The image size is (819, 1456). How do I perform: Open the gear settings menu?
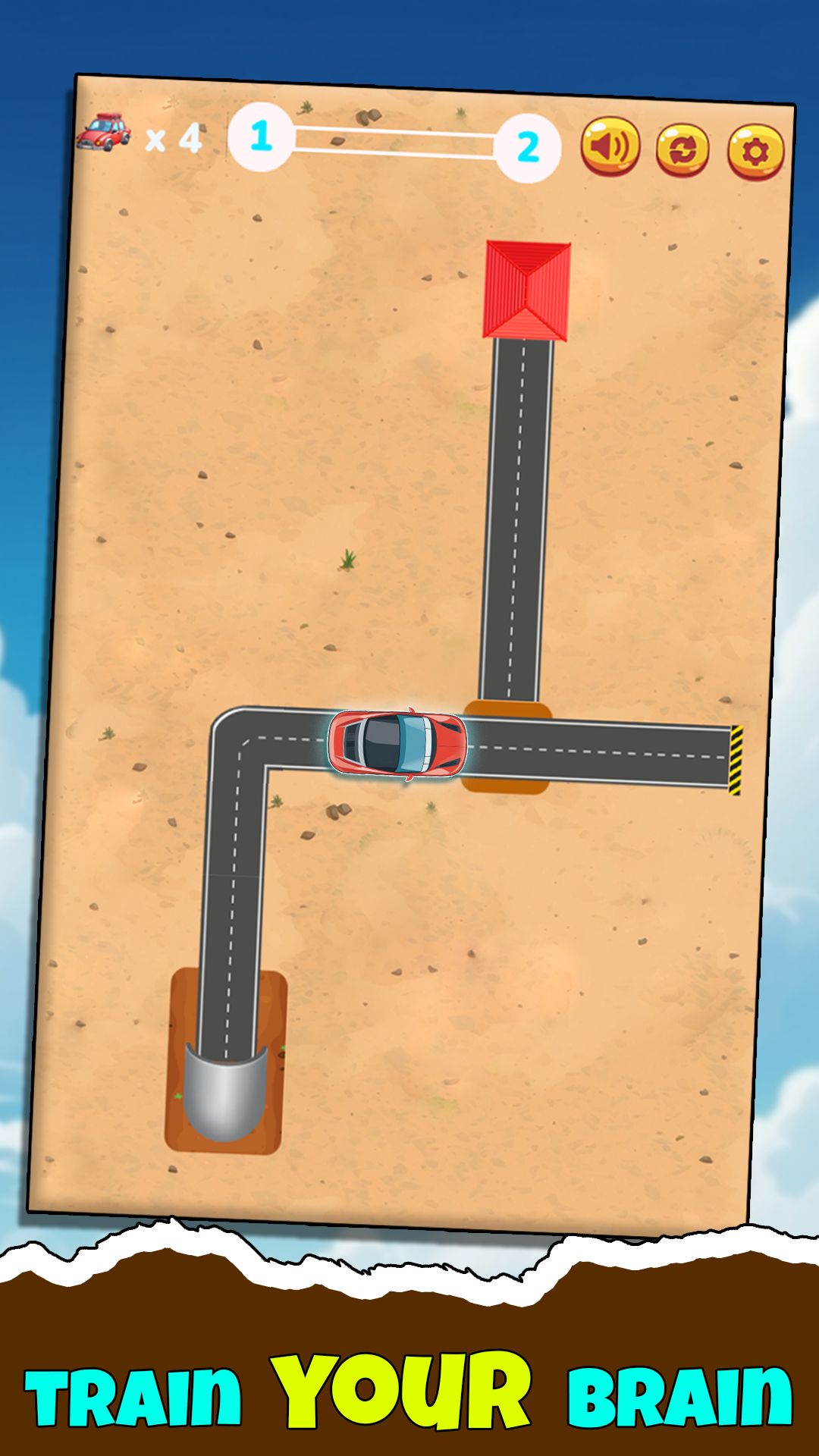(755, 152)
